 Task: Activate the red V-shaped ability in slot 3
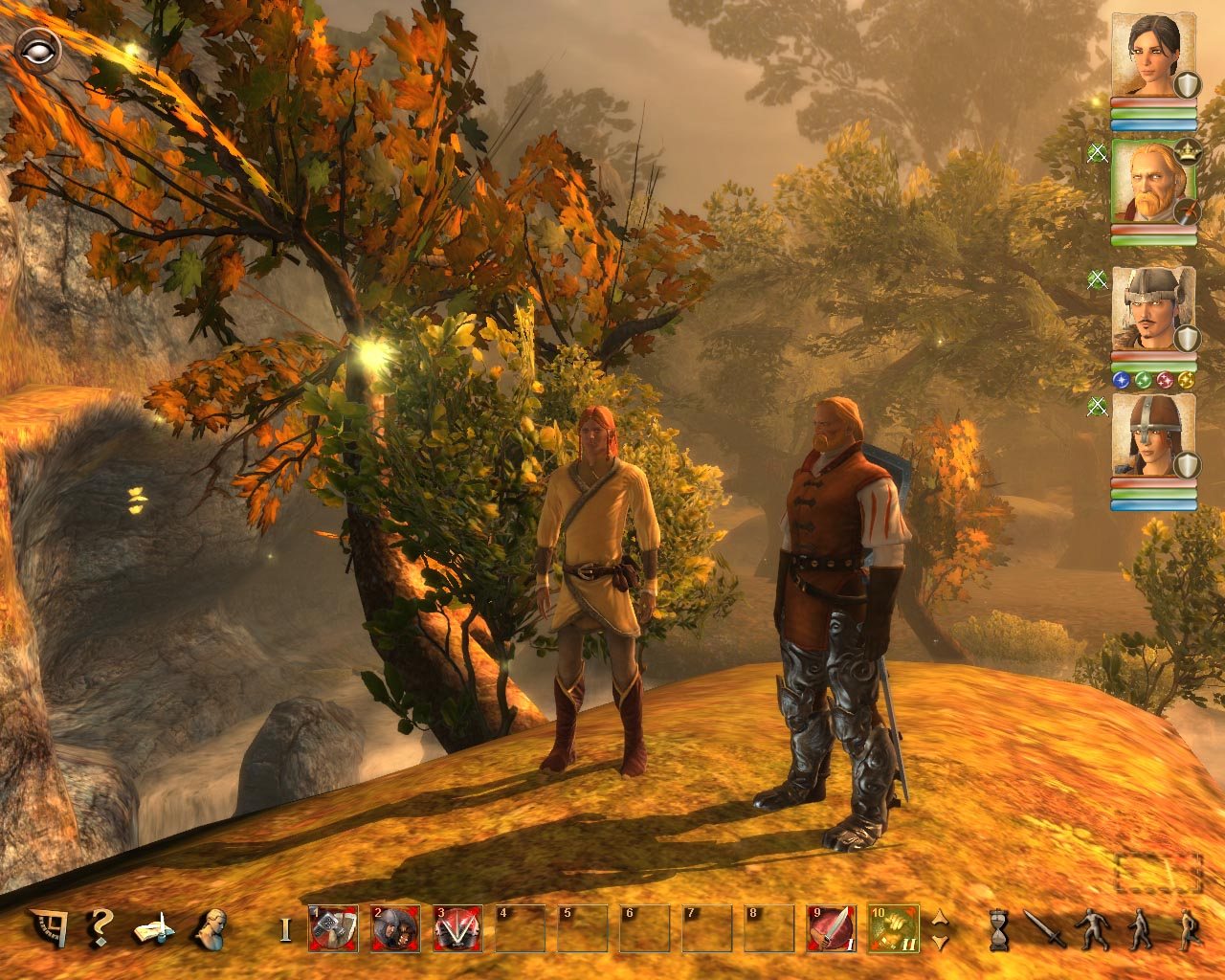coord(457,928)
